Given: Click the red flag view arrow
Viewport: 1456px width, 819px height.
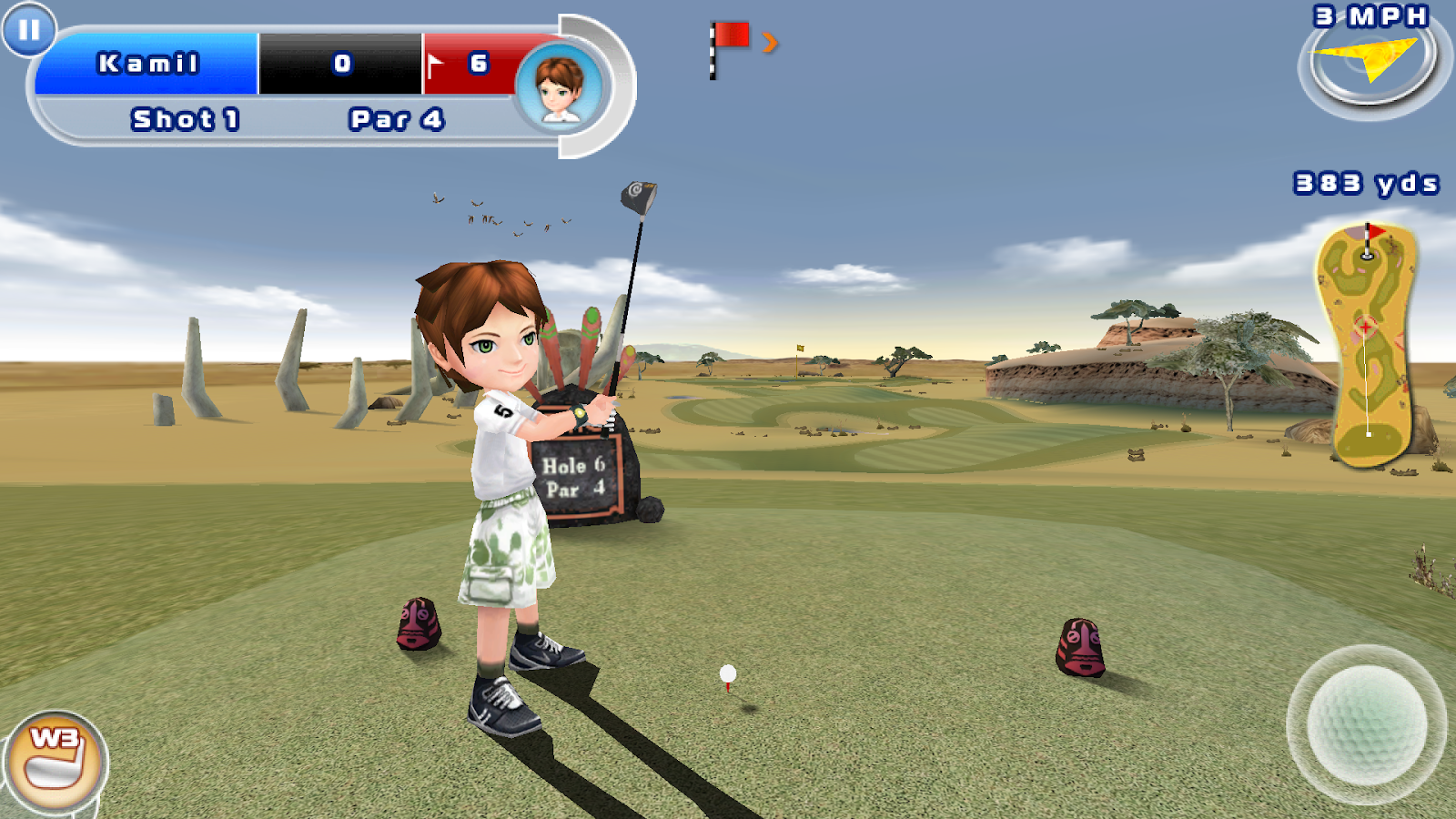Looking at the screenshot, I should pos(770,43).
